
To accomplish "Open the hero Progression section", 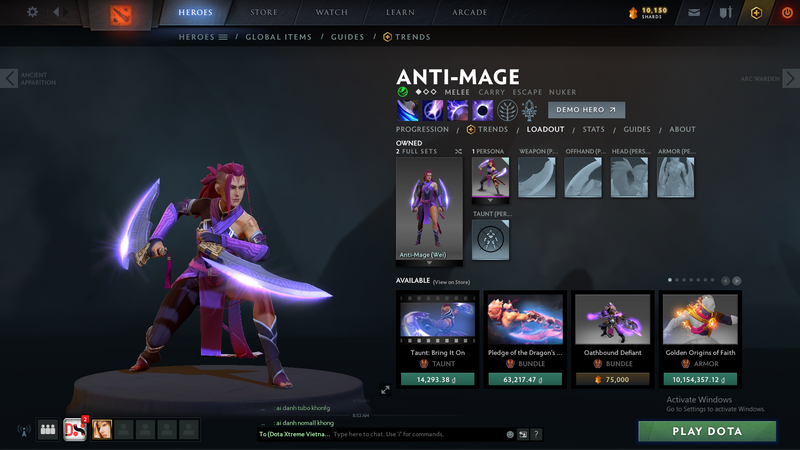I will tap(422, 129).
